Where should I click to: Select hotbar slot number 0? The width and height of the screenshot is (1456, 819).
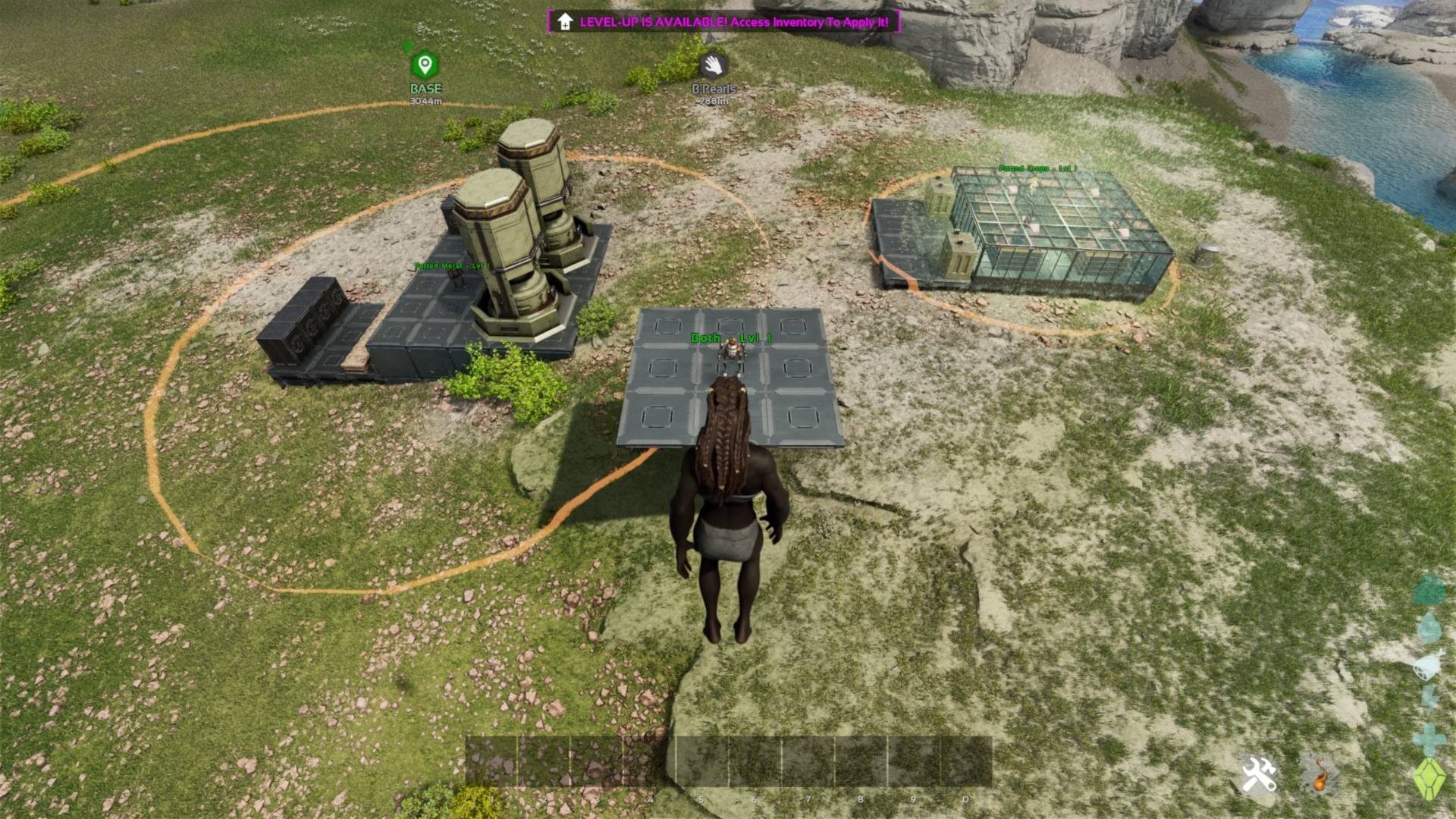click(965, 761)
